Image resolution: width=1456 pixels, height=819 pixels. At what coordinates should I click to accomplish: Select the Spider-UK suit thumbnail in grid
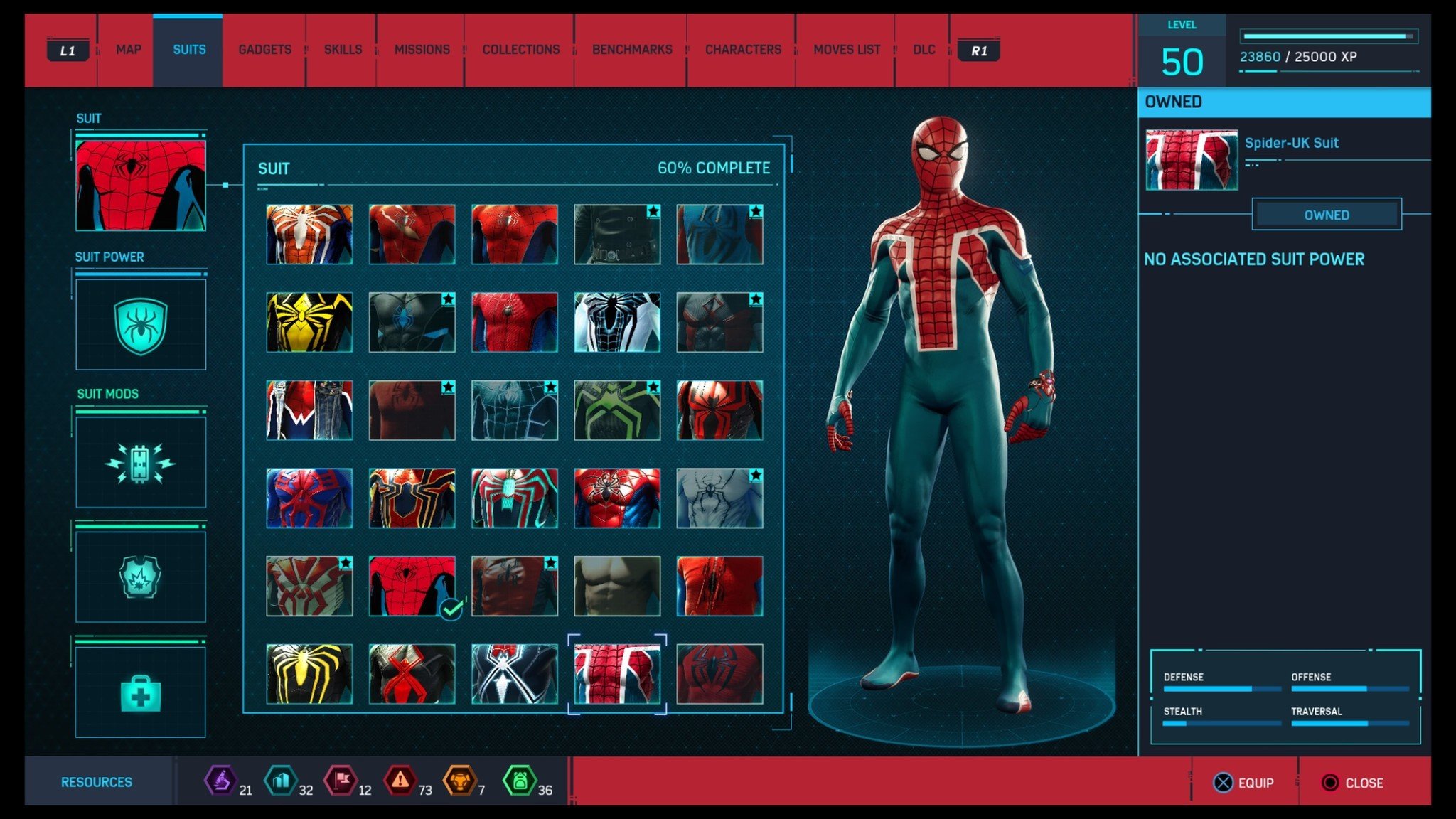(617, 674)
